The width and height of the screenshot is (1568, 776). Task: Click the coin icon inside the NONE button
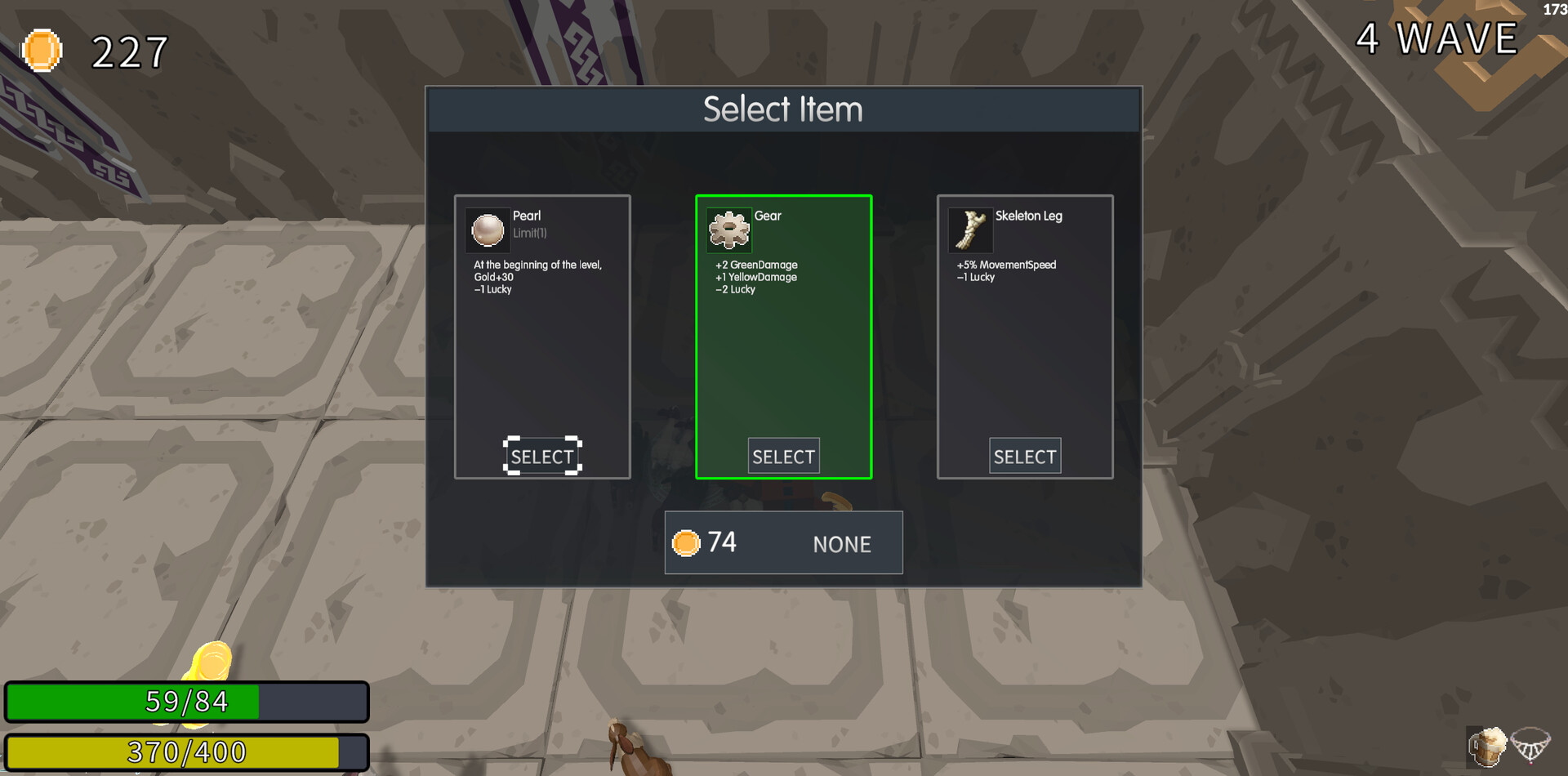tap(686, 542)
